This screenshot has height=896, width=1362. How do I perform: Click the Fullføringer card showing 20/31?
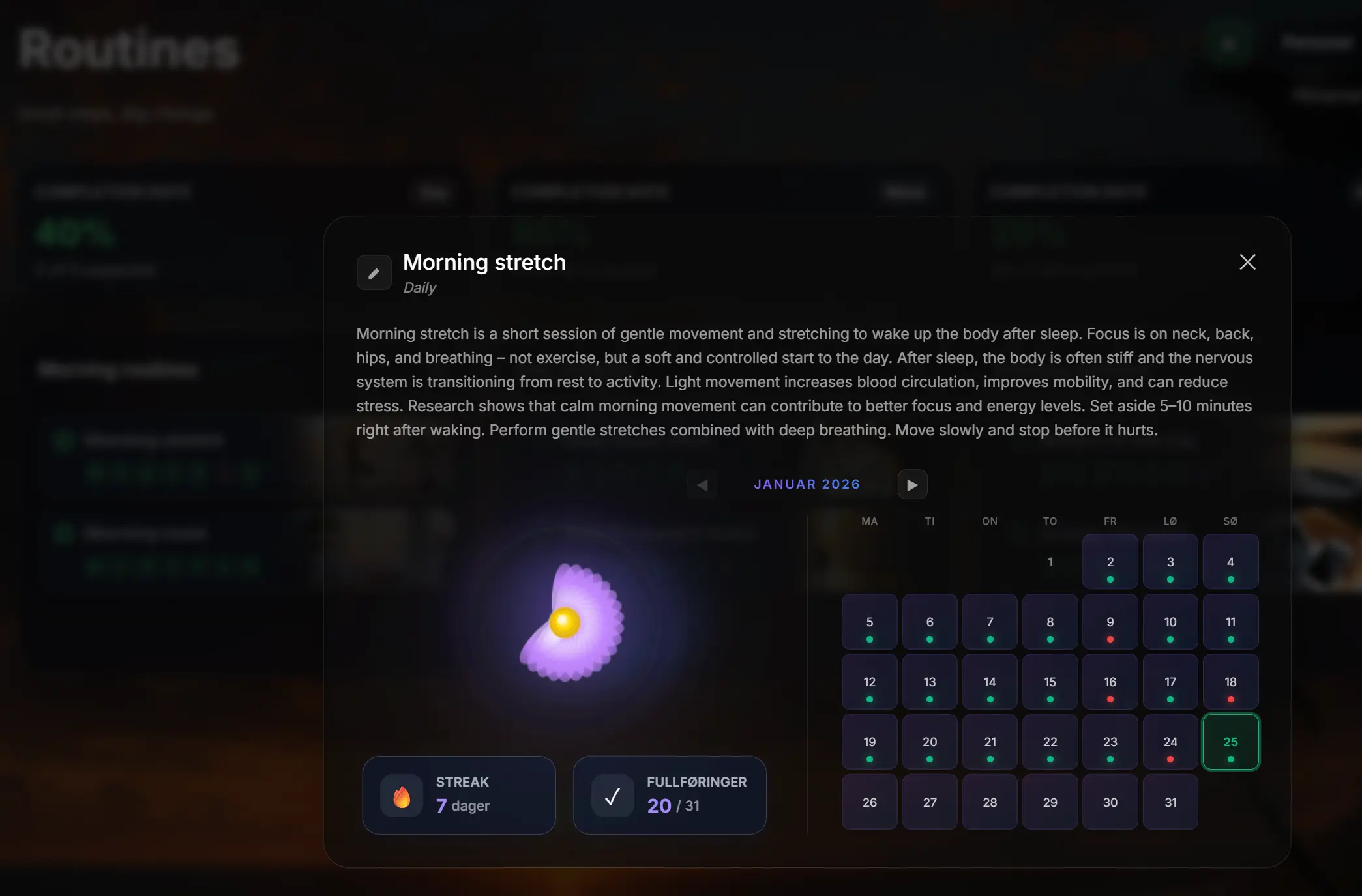click(x=670, y=795)
